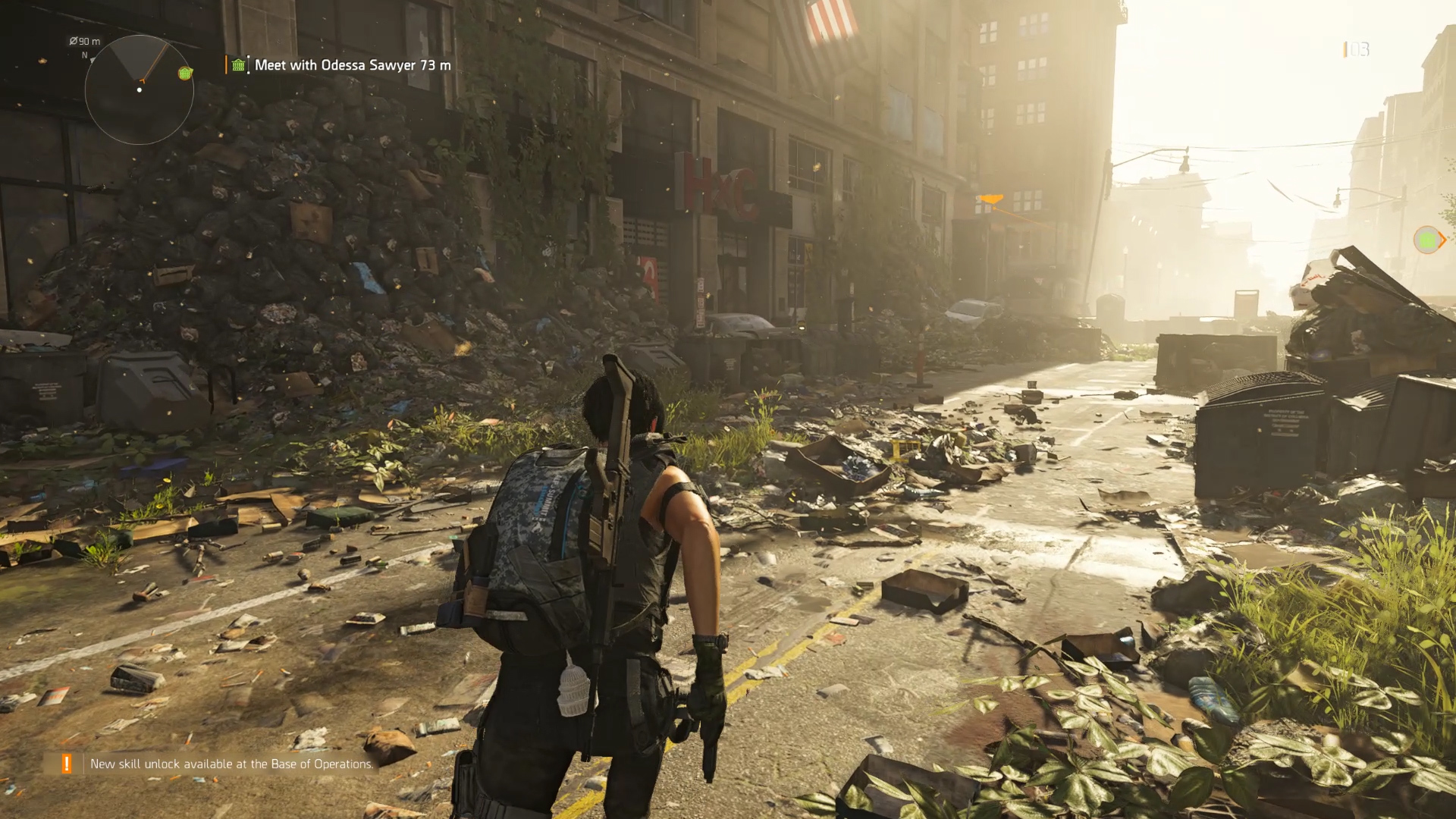
Task: Click the circular minimap radar
Action: click(x=139, y=89)
